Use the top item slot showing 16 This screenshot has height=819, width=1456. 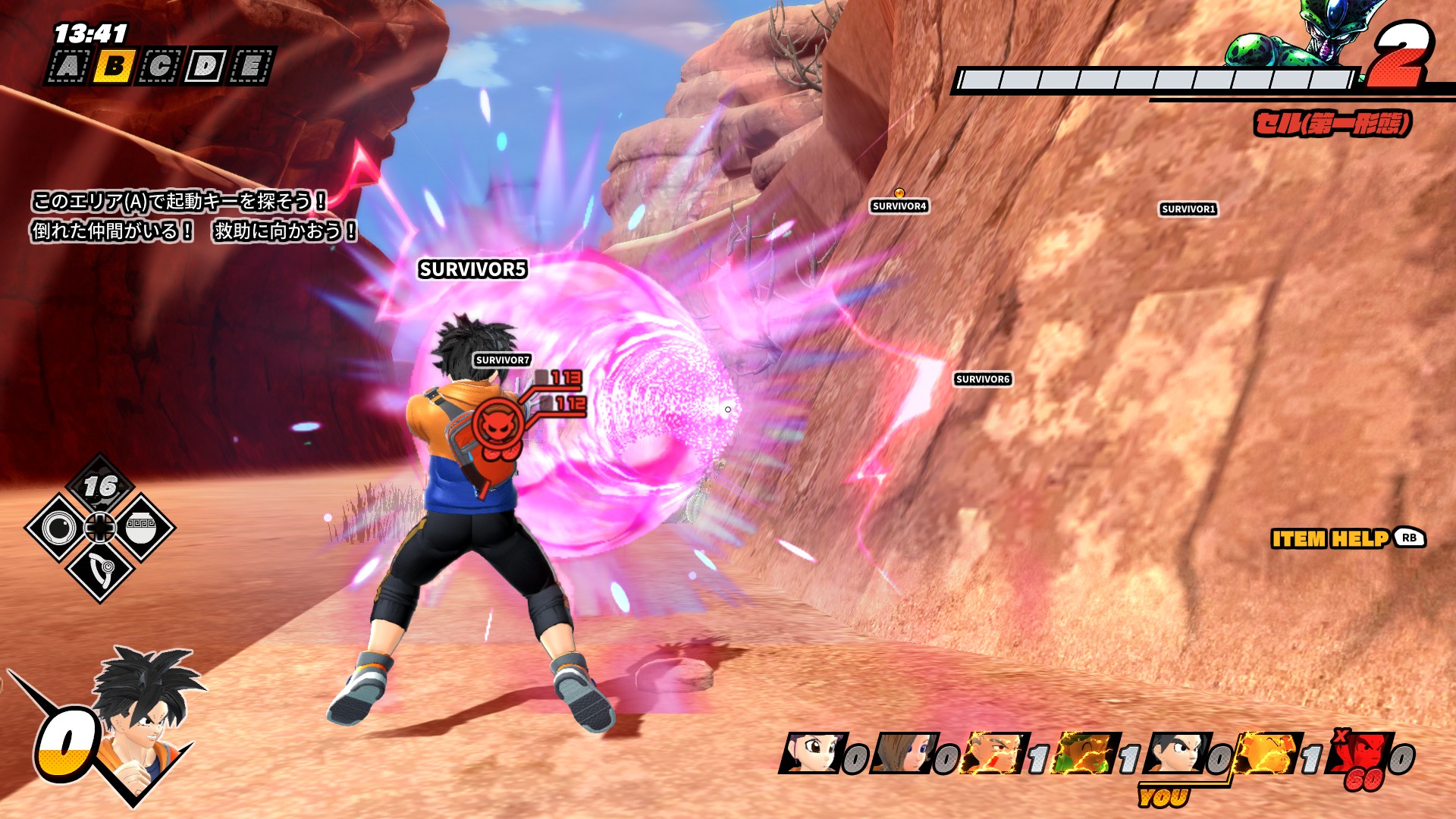pos(100,487)
